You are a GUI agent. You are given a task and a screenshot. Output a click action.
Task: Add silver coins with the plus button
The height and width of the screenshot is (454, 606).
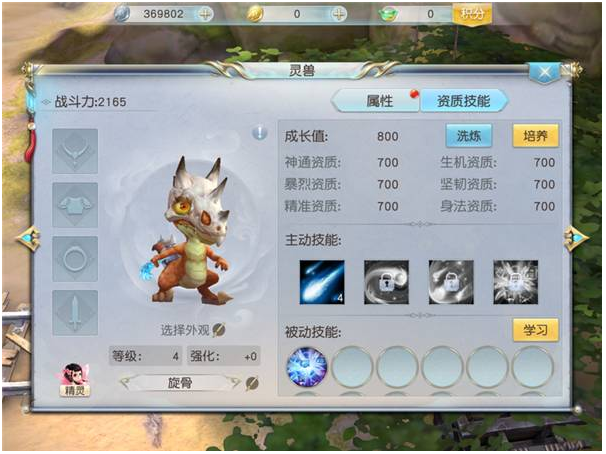pos(205,14)
